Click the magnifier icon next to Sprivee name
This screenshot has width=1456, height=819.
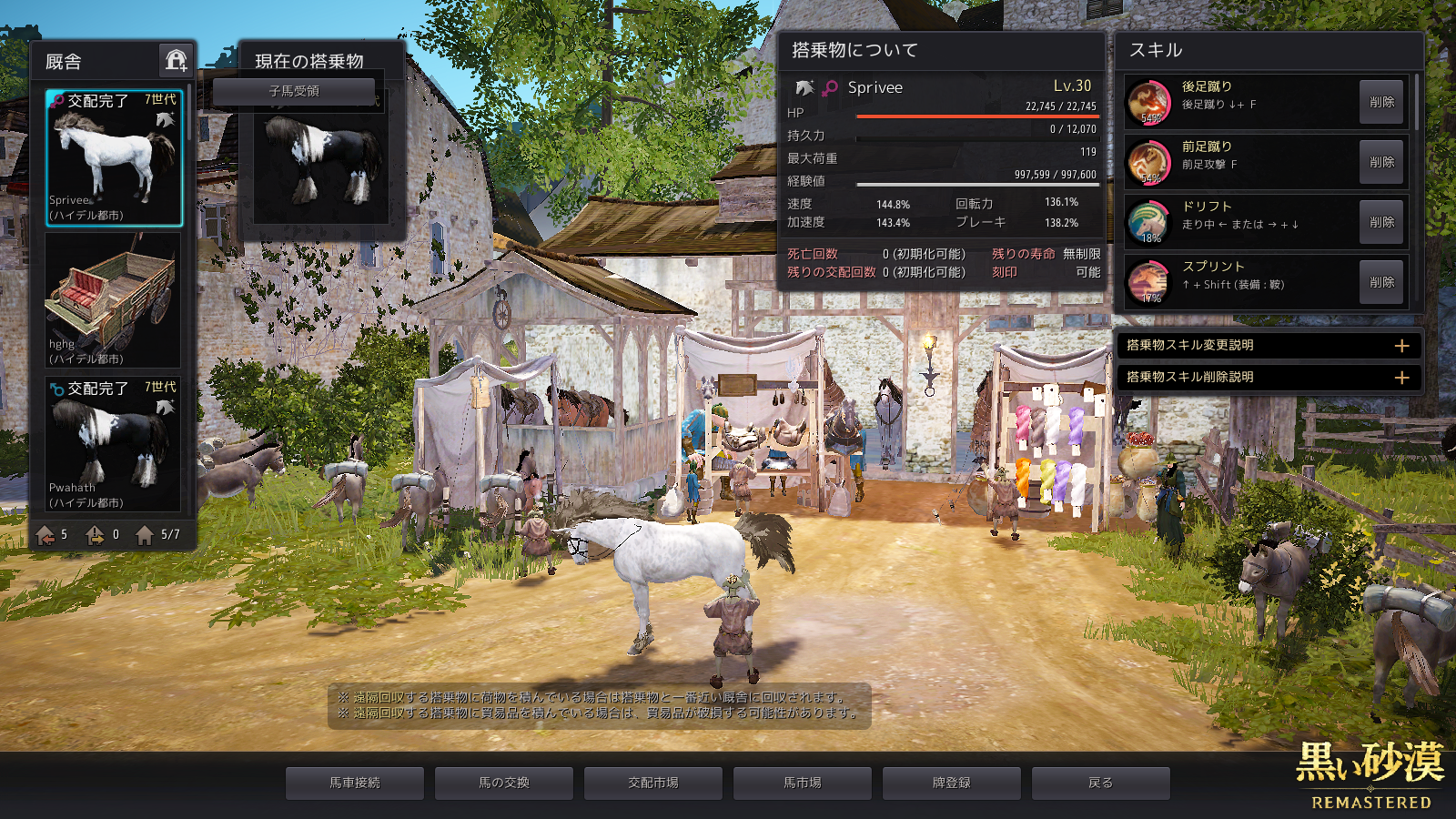tap(829, 88)
